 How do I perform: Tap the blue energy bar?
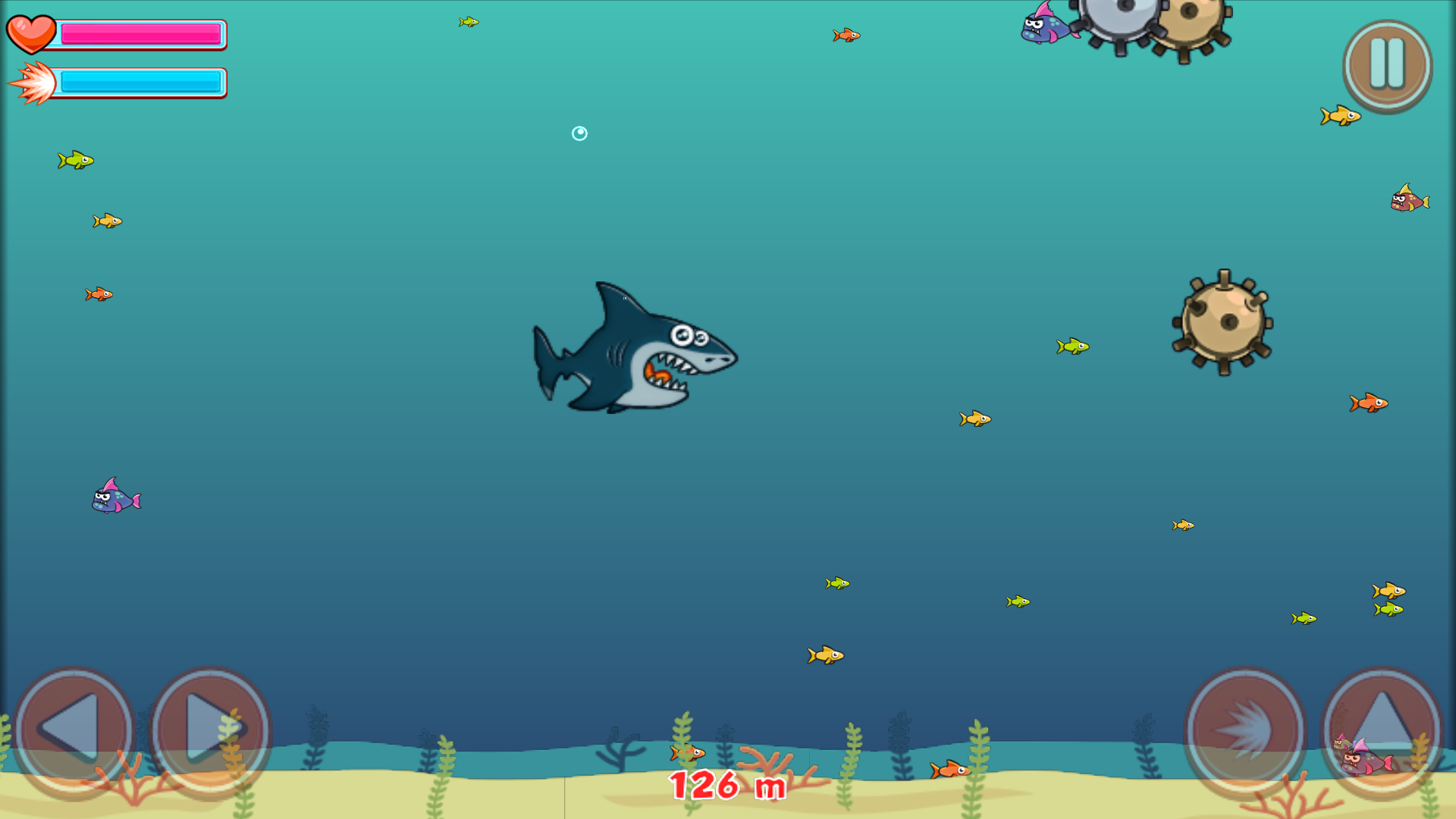point(140,82)
